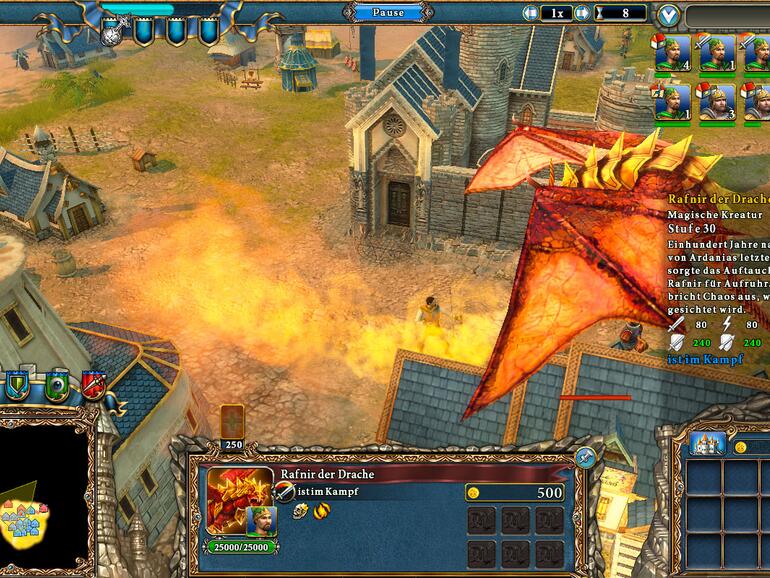The height and width of the screenshot is (578, 770).
Task: Select the shield and sword flag icon
Action: click(19, 384)
